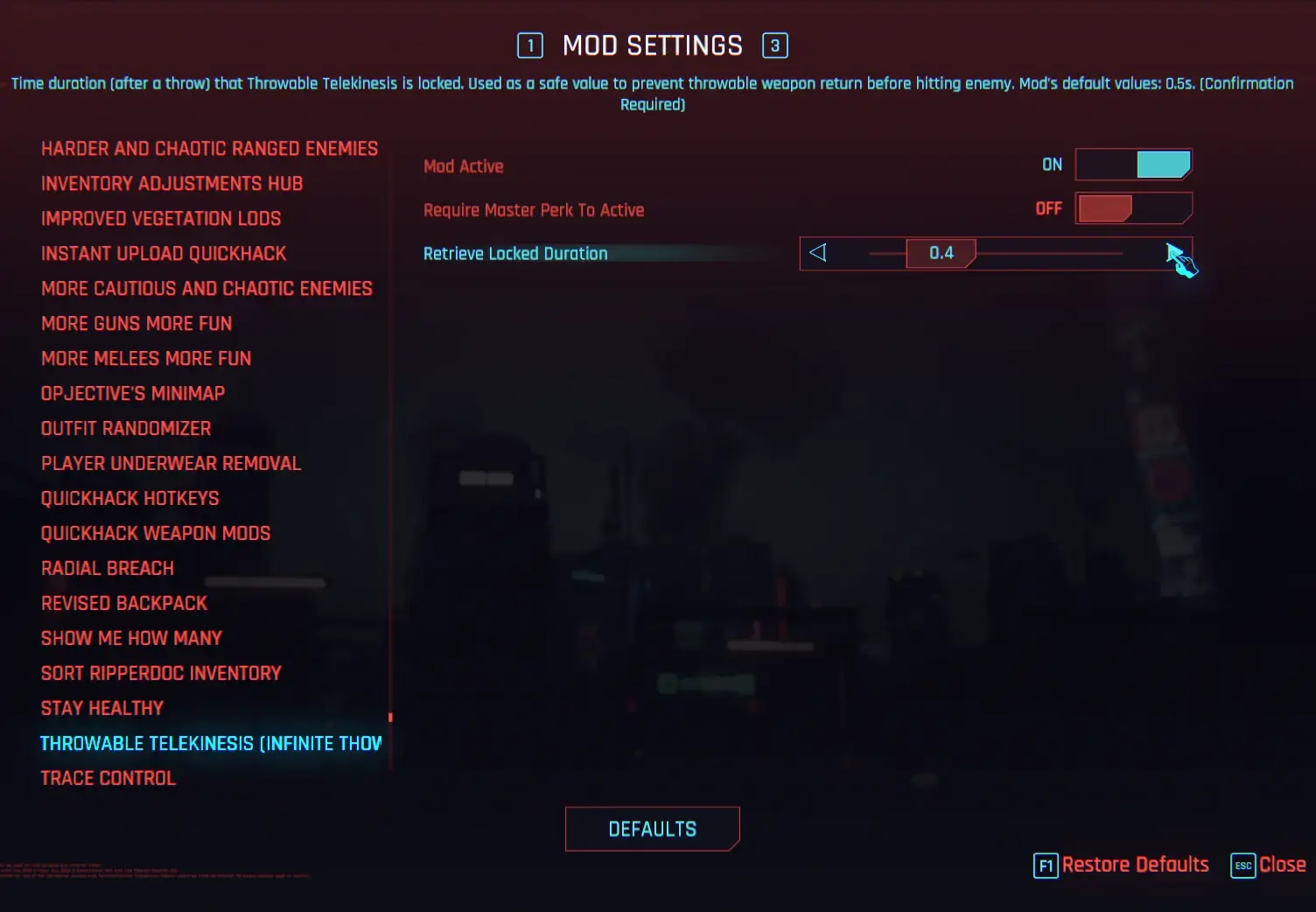Click the 0.4 duration value field
Image resolution: width=1316 pixels, height=912 pixels.
coord(941,253)
